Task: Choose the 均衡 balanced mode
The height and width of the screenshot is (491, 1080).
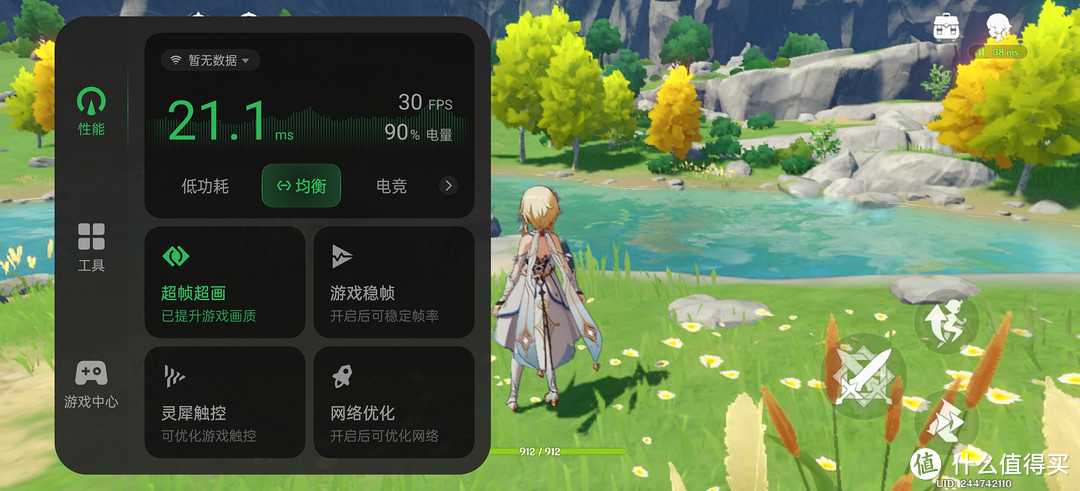Action: click(x=301, y=186)
